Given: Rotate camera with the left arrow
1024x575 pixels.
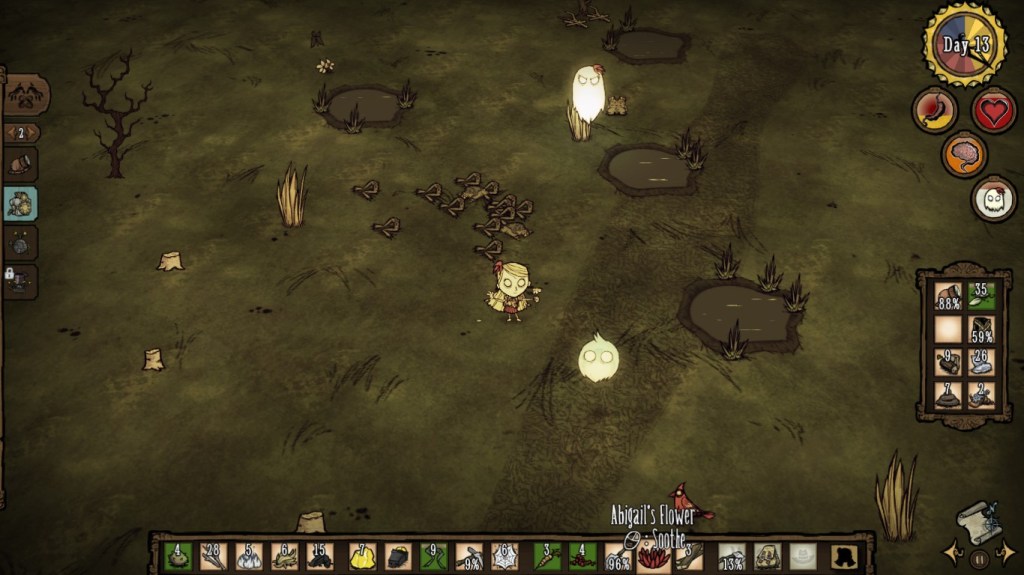Looking at the screenshot, I should tap(955, 554).
